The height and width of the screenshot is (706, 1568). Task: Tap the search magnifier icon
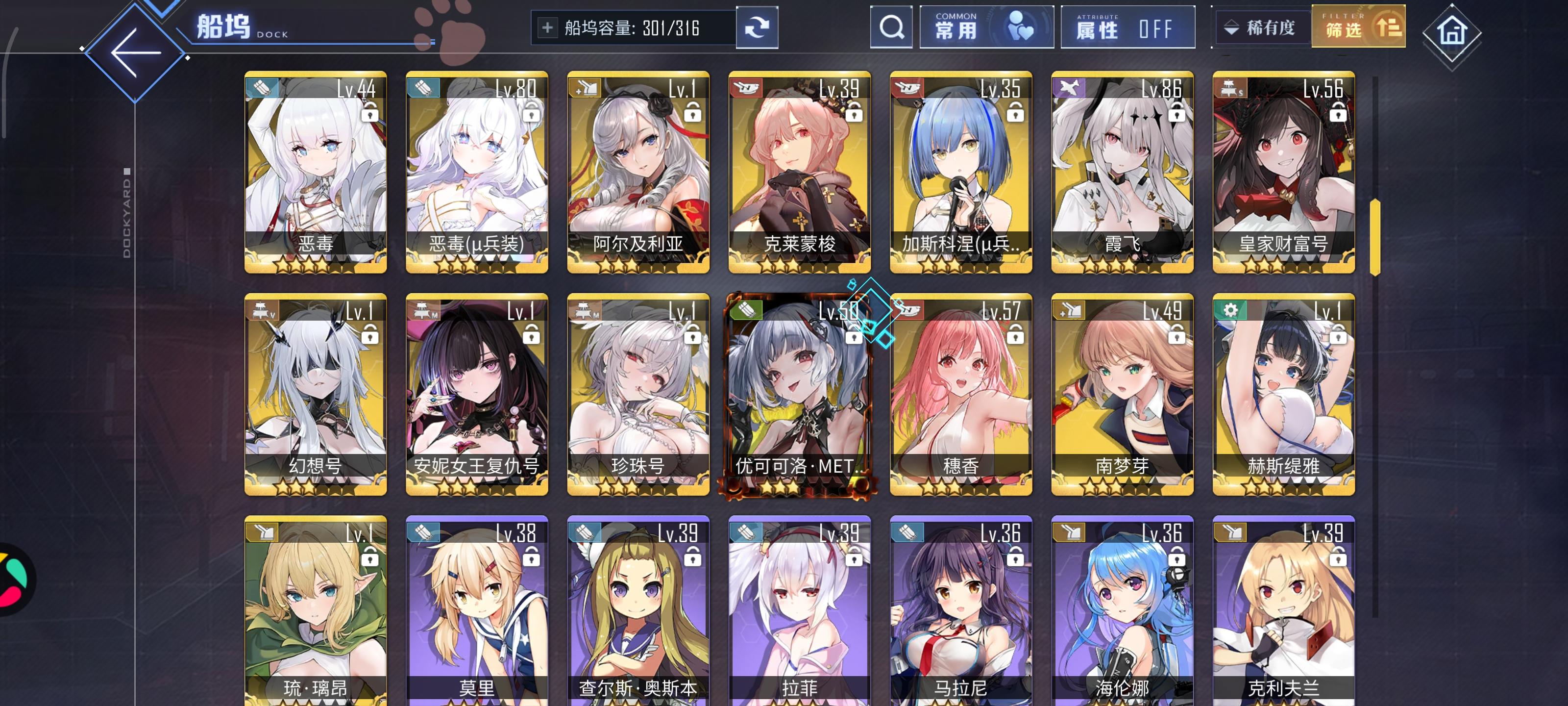click(x=891, y=27)
